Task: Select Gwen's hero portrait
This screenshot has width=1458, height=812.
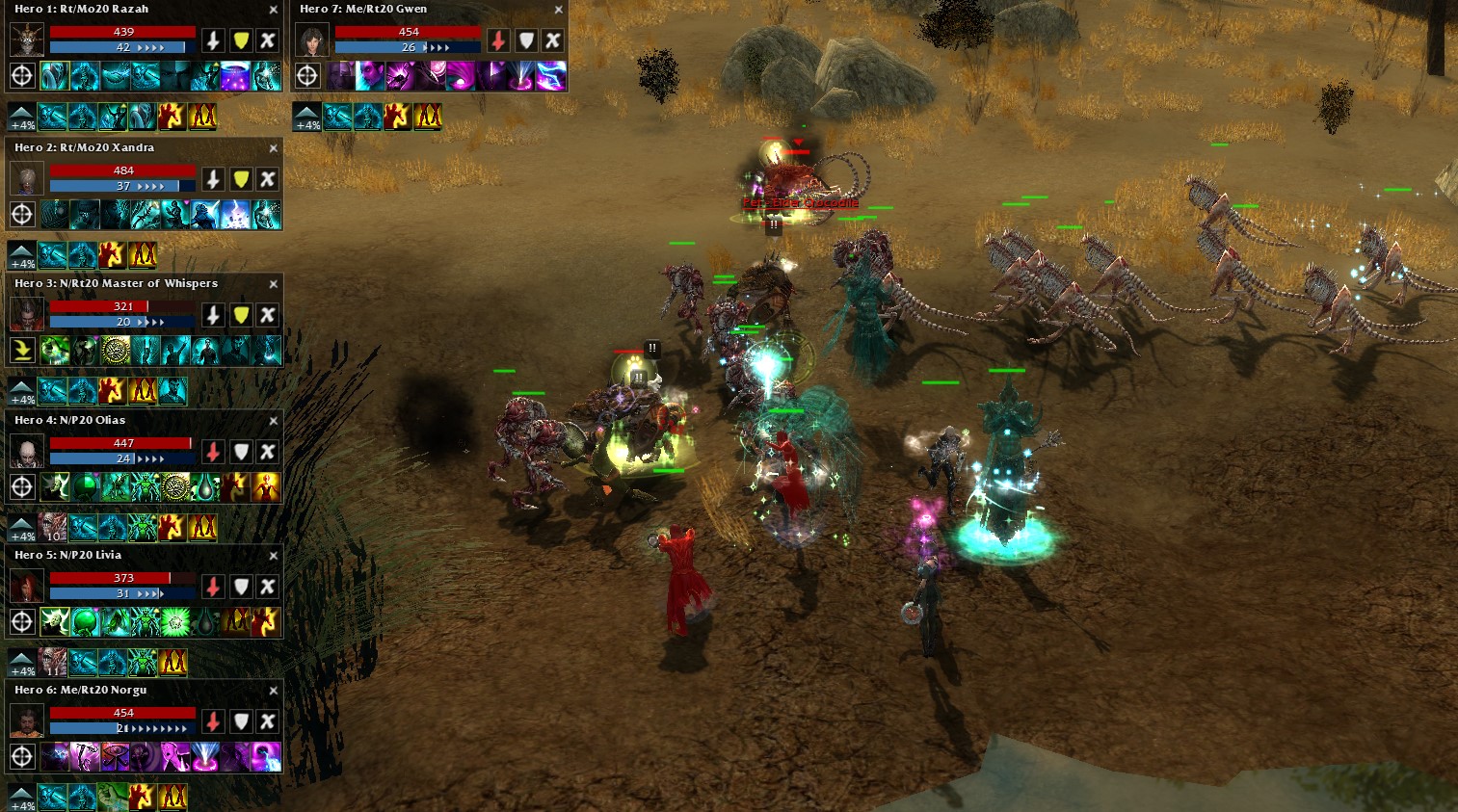Action: (311, 39)
